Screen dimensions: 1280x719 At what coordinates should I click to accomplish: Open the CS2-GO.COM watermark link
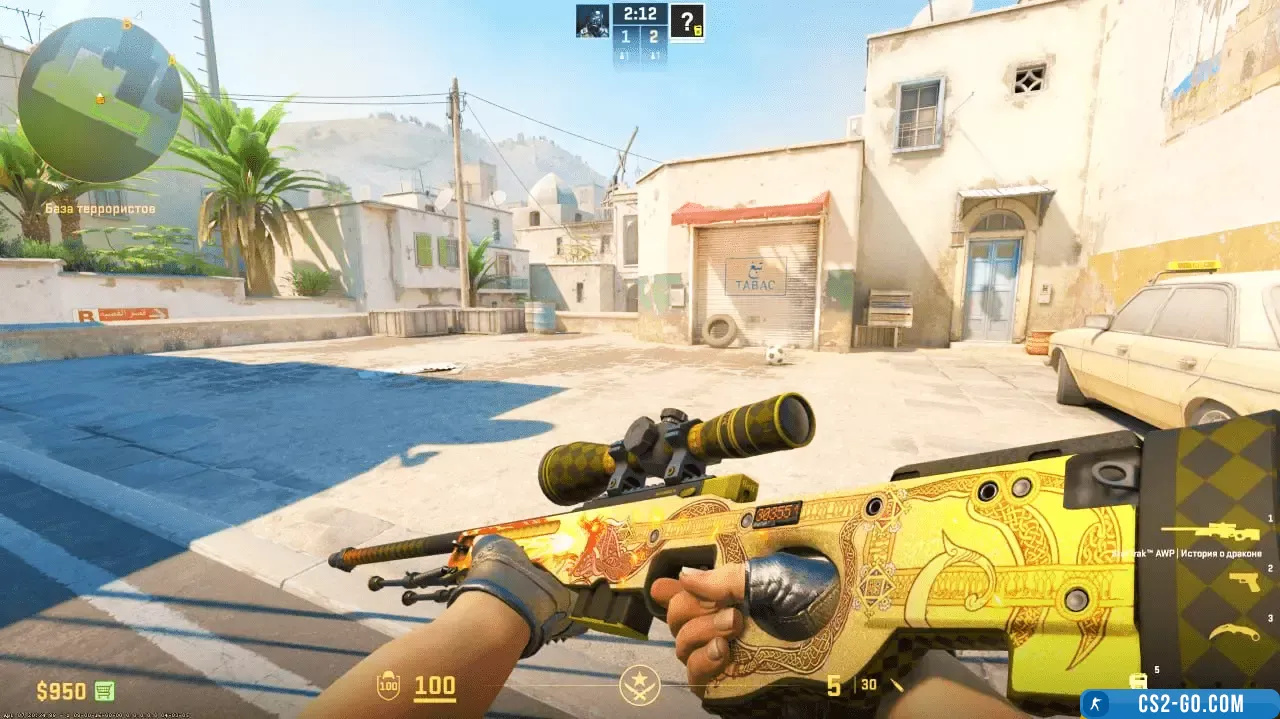1179,704
